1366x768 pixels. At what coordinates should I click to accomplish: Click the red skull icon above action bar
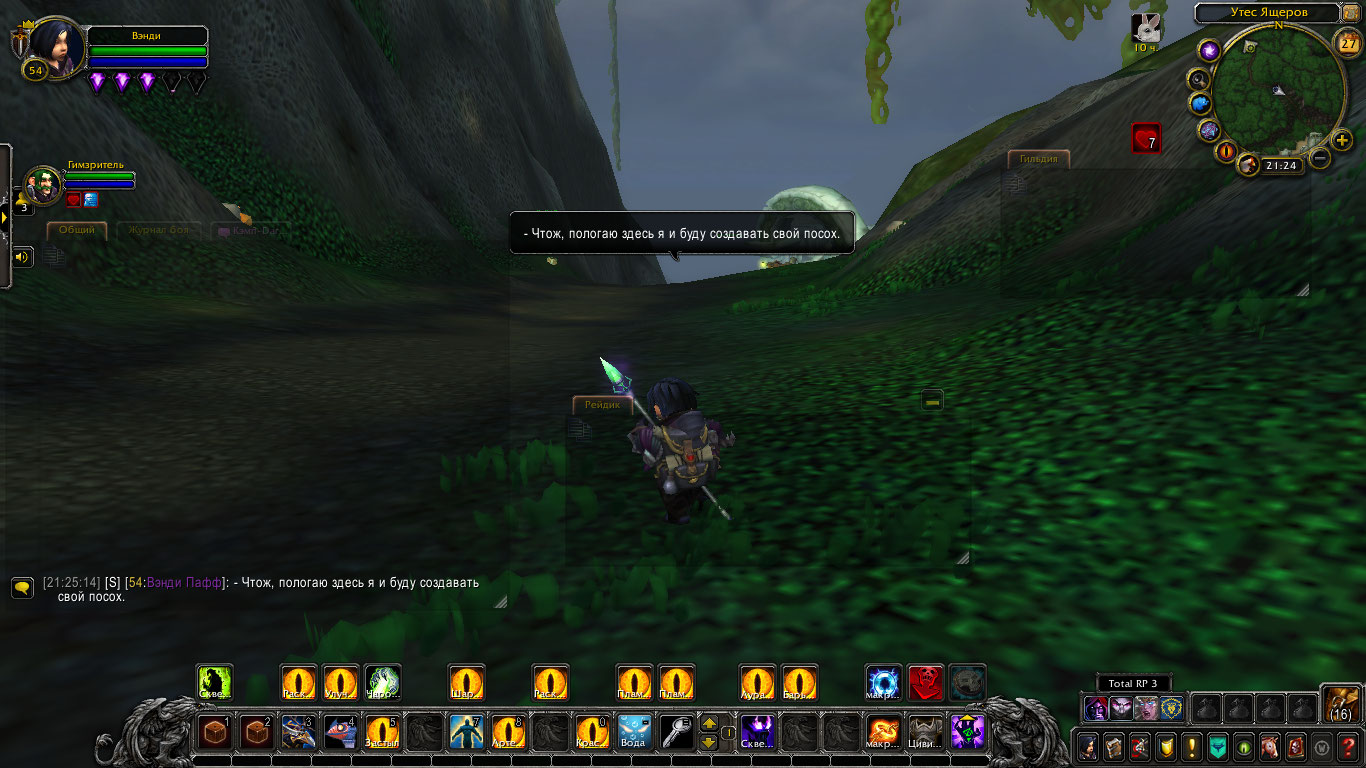[926, 683]
